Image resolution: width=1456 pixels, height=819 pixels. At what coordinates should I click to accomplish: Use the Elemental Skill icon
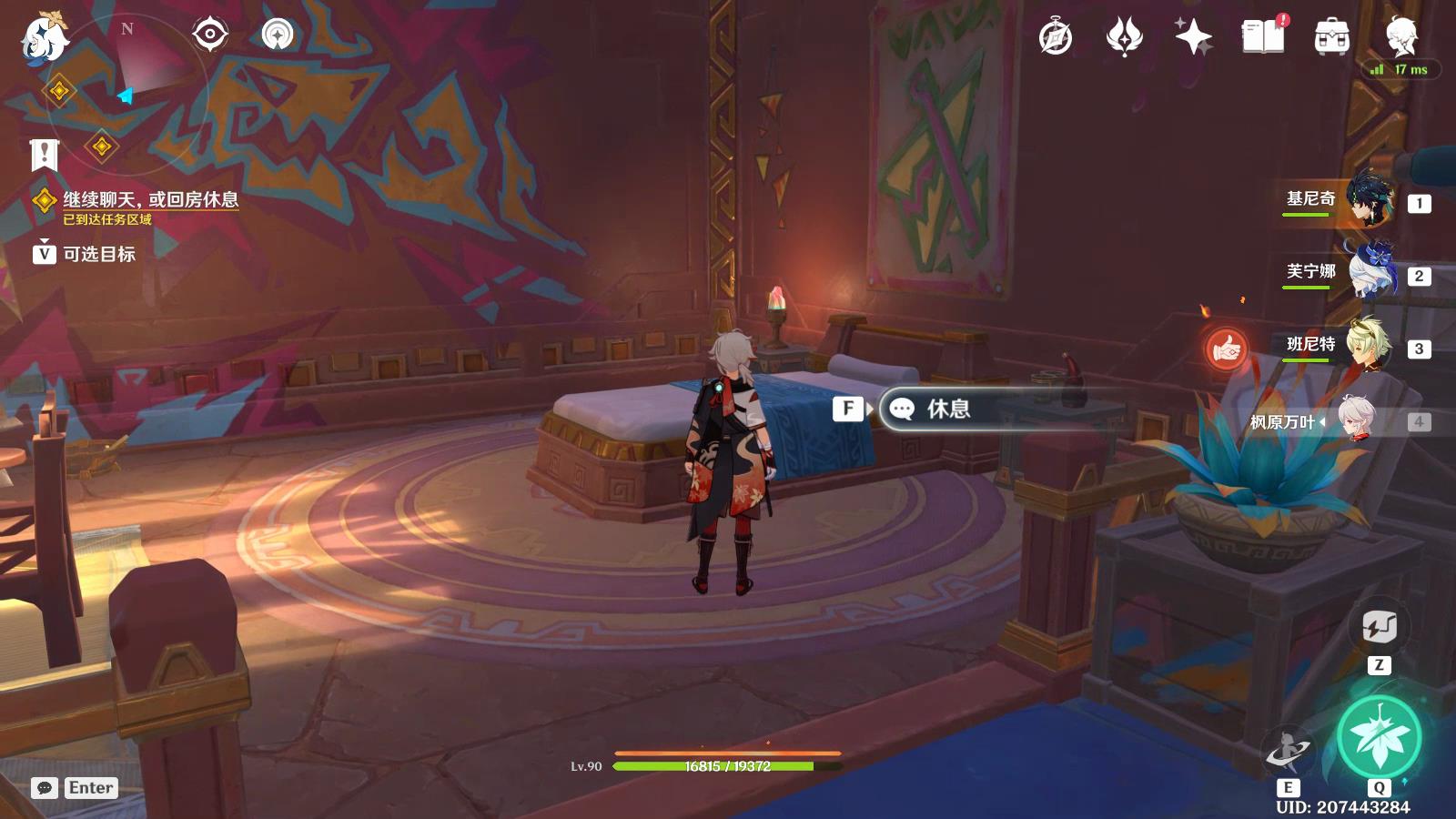click(x=1288, y=752)
